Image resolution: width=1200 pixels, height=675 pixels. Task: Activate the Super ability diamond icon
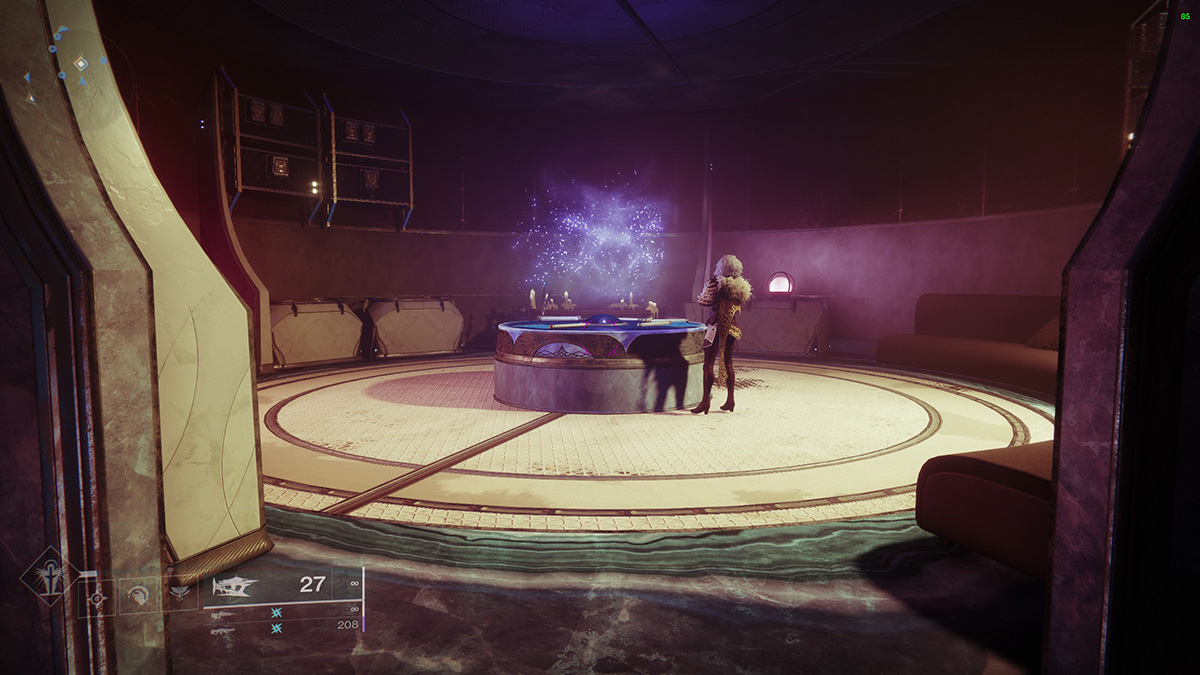pyautogui.click(x=48, y=577)
